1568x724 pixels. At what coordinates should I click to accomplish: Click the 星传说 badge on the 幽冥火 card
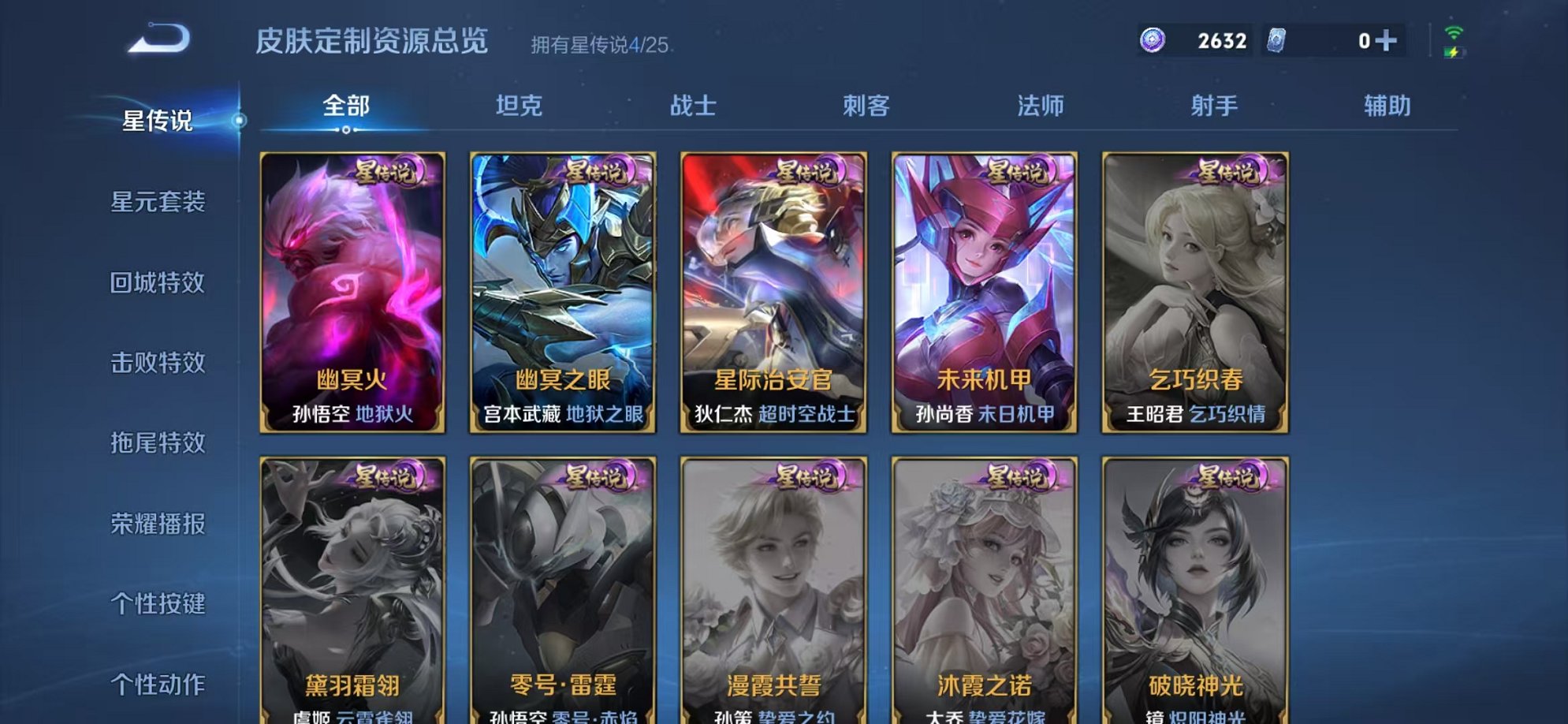click(385, 173)
